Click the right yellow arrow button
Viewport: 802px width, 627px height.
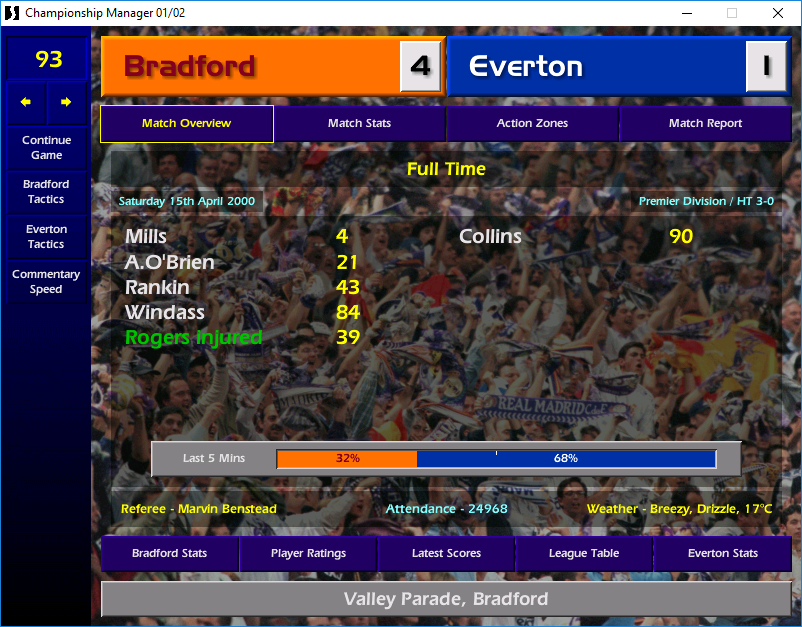(66, 102)
